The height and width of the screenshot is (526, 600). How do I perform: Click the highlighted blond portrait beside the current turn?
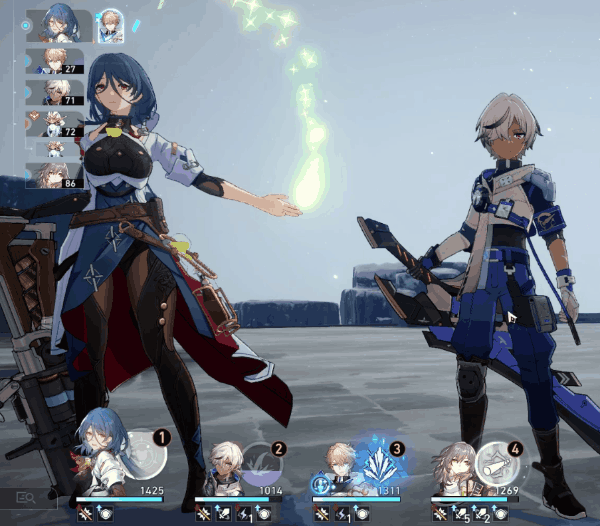(109, 27)
